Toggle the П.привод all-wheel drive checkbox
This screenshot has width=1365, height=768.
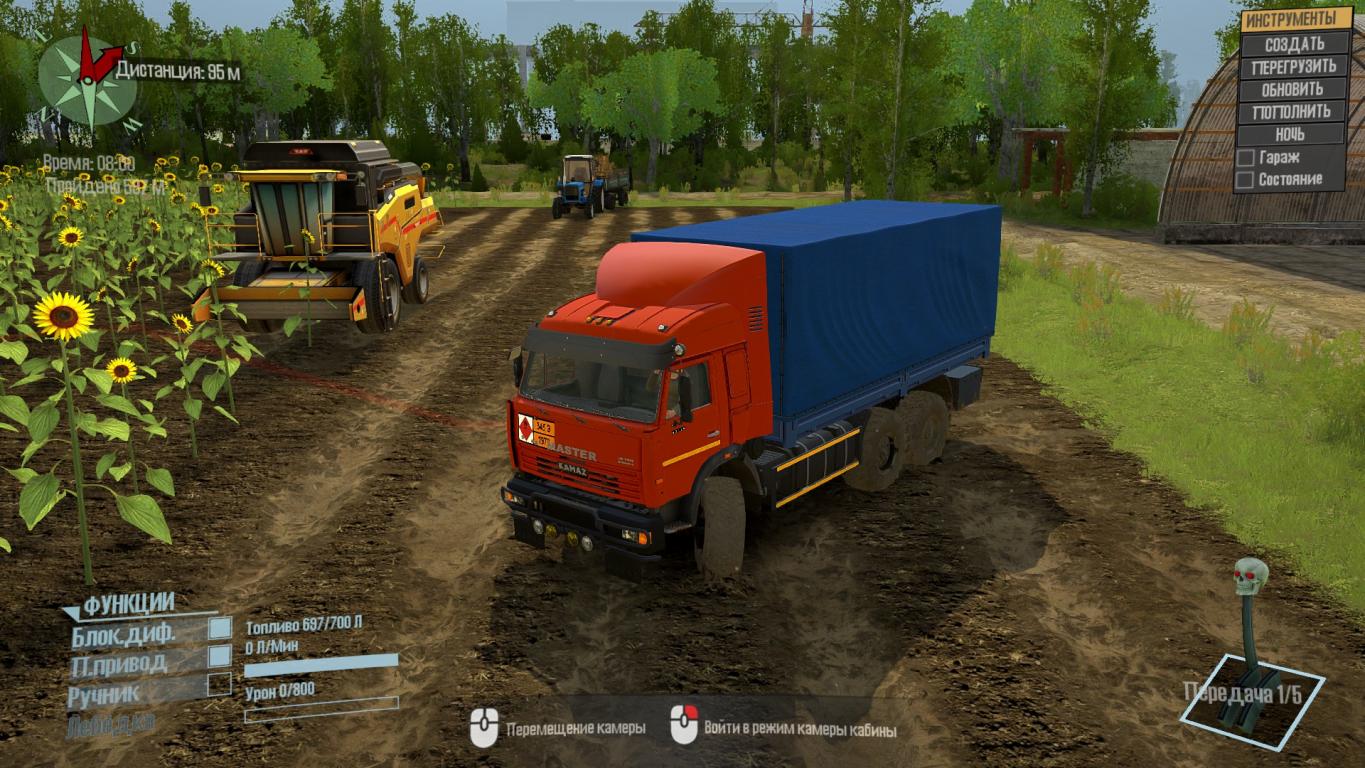point(220,656)
